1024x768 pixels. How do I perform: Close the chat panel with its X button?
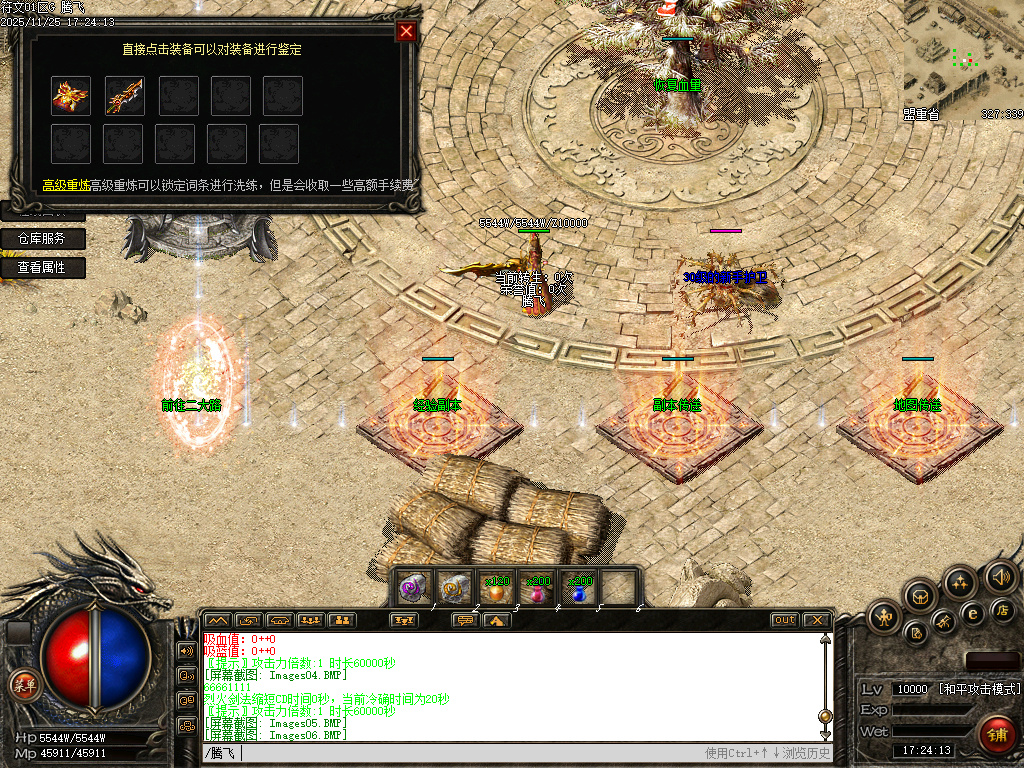click(816, 620)
